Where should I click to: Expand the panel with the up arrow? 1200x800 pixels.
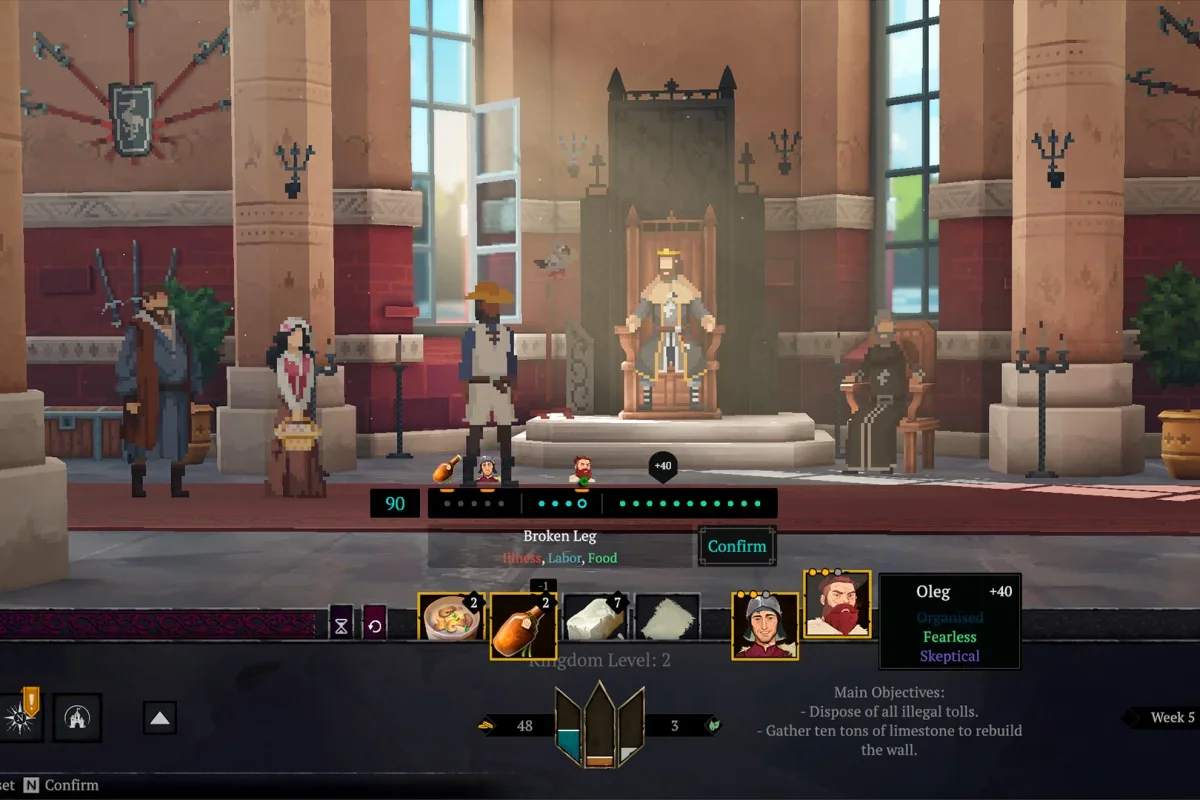160,717
